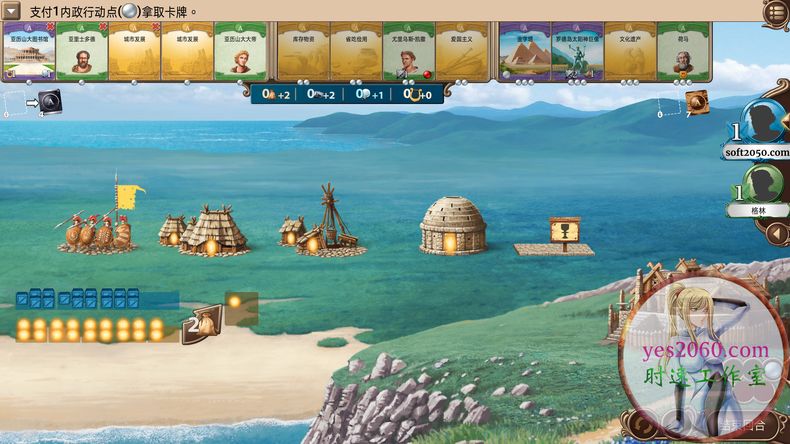Viewport: 790px width, 444px height.
Task: Open the main menu list button
Action: click(776, 11)
